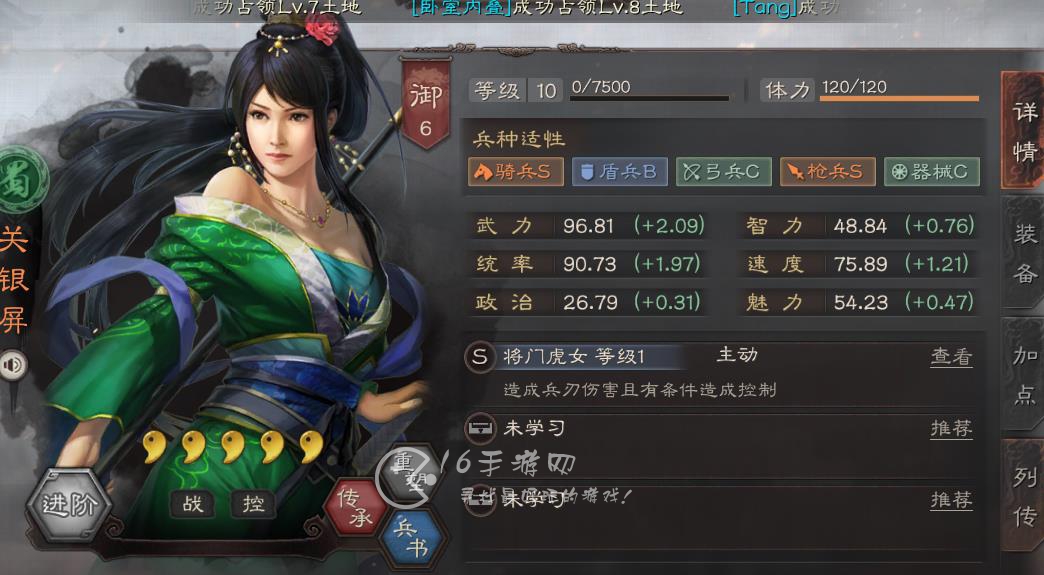Viewport: 1044px width, 575px height.
Task: Select the 弓兵C archer aptitude badge
Action: 723,172
